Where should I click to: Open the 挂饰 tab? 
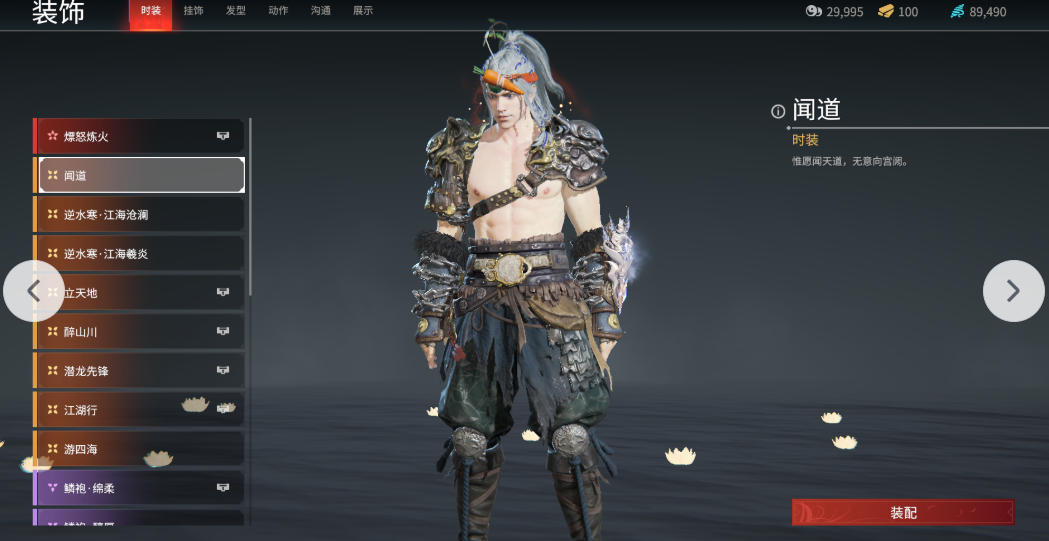193,11
